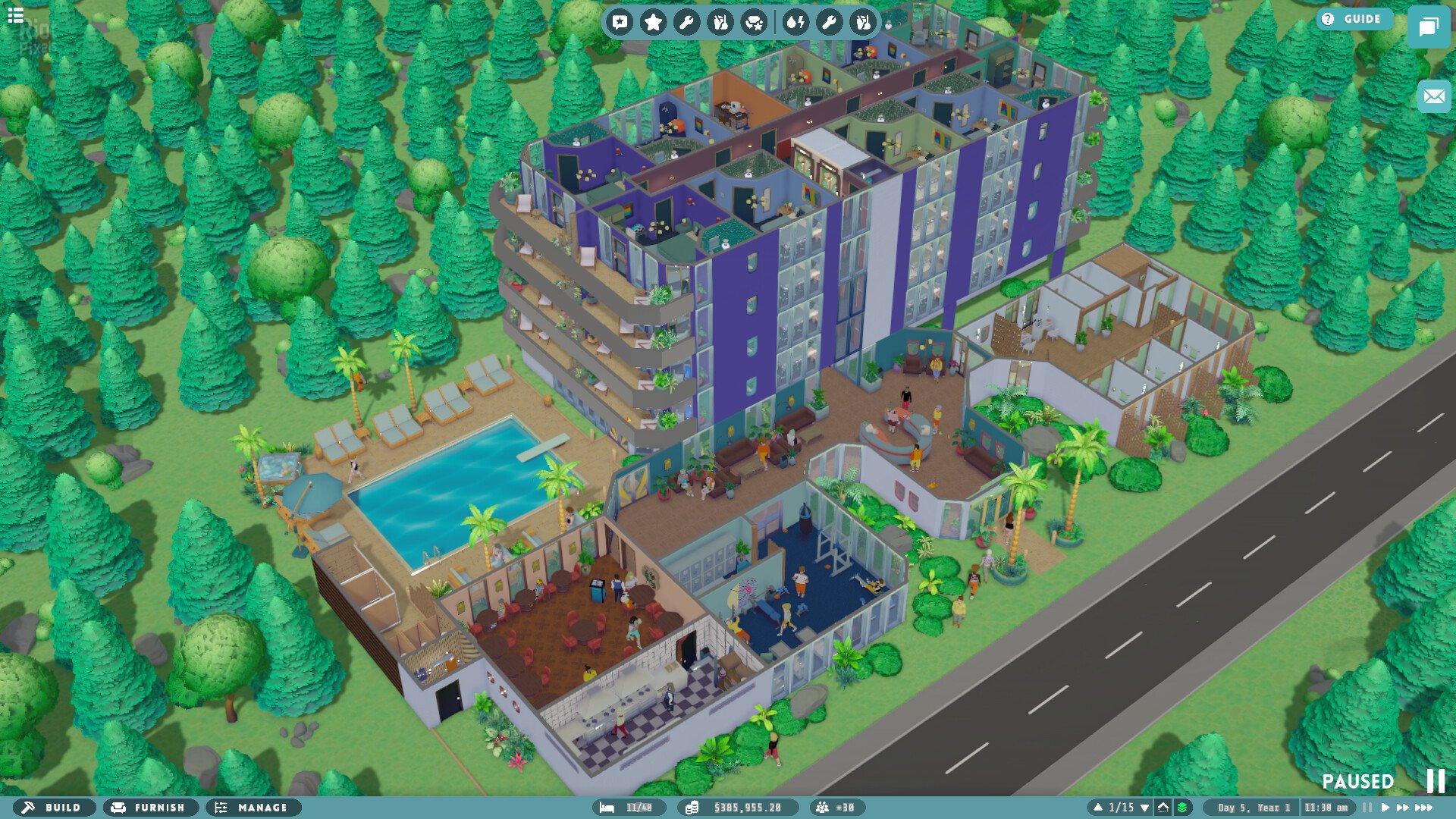Click the fastest speed triple-arrow playback control
This screenshot has width=1456, height=819.
[x=1423, y=808]
